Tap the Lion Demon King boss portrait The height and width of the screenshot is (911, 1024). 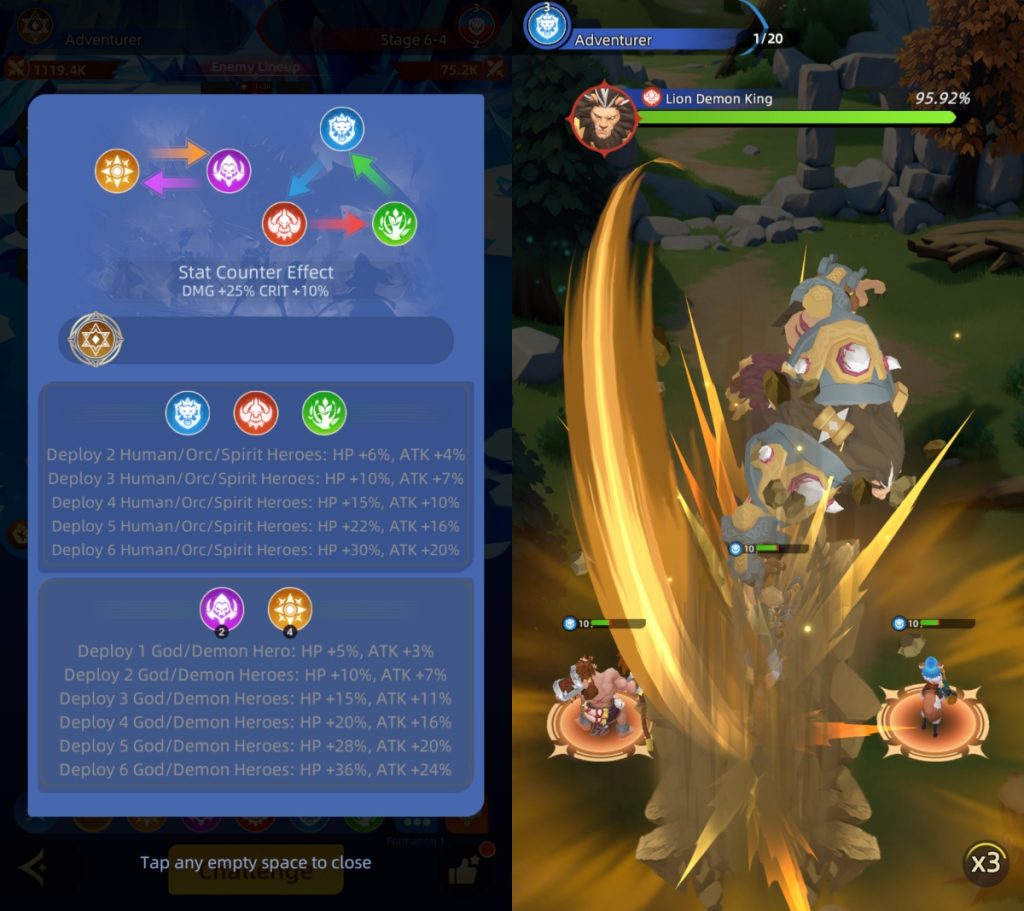coord(603,119)
